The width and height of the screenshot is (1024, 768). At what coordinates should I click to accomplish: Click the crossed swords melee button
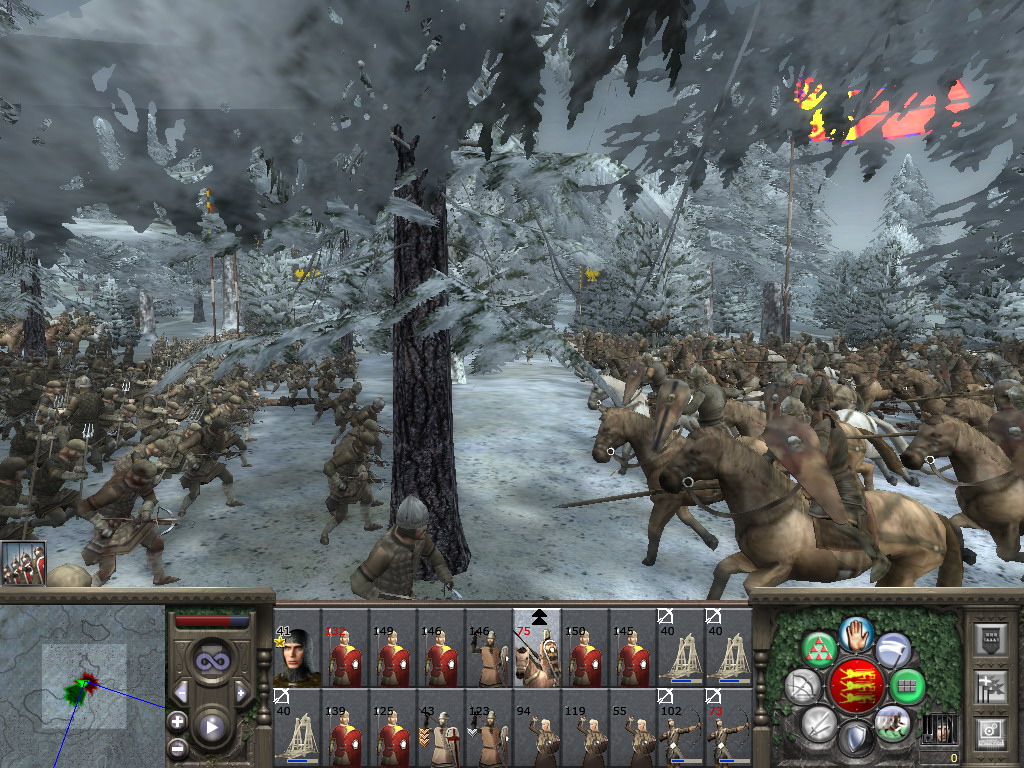point(819,722)
